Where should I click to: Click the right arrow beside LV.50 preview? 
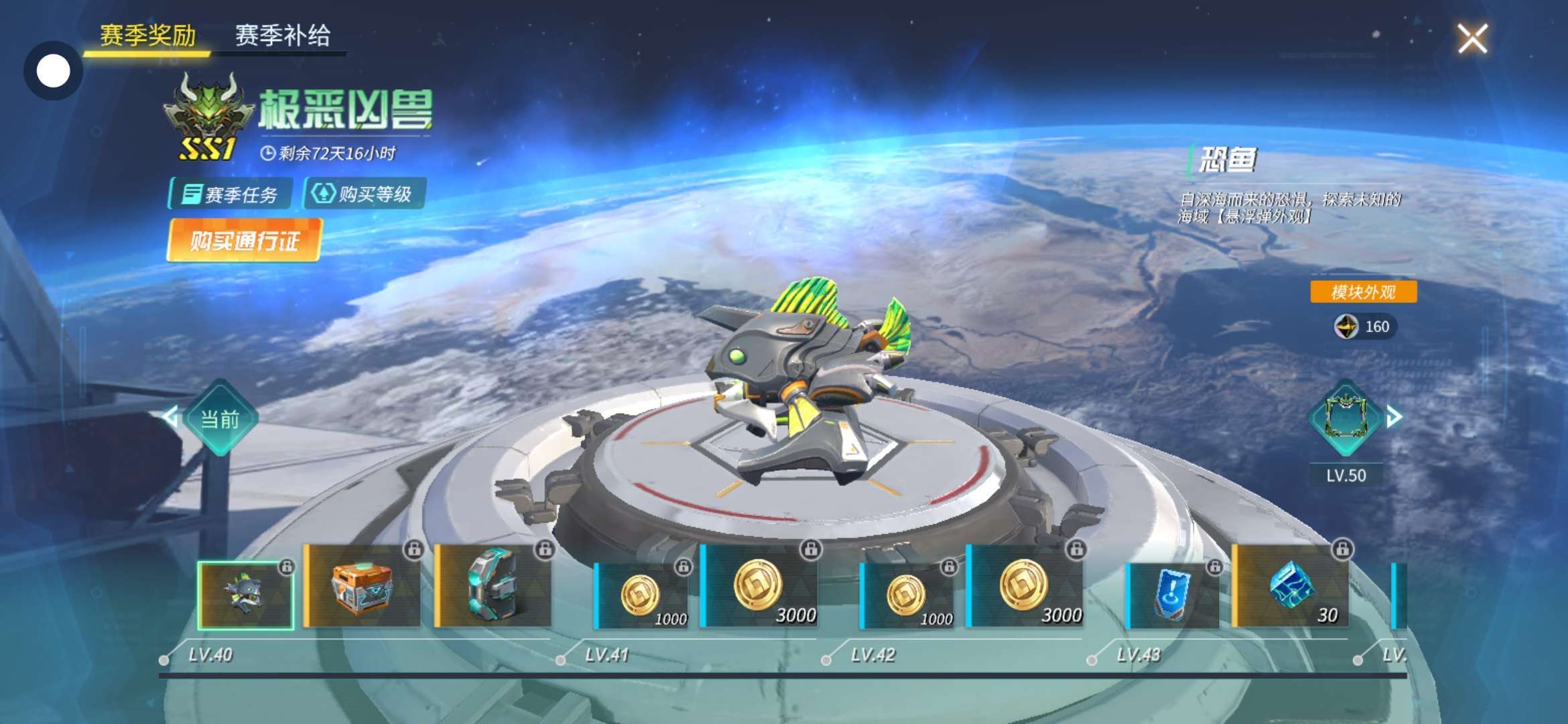[1394, 417]
